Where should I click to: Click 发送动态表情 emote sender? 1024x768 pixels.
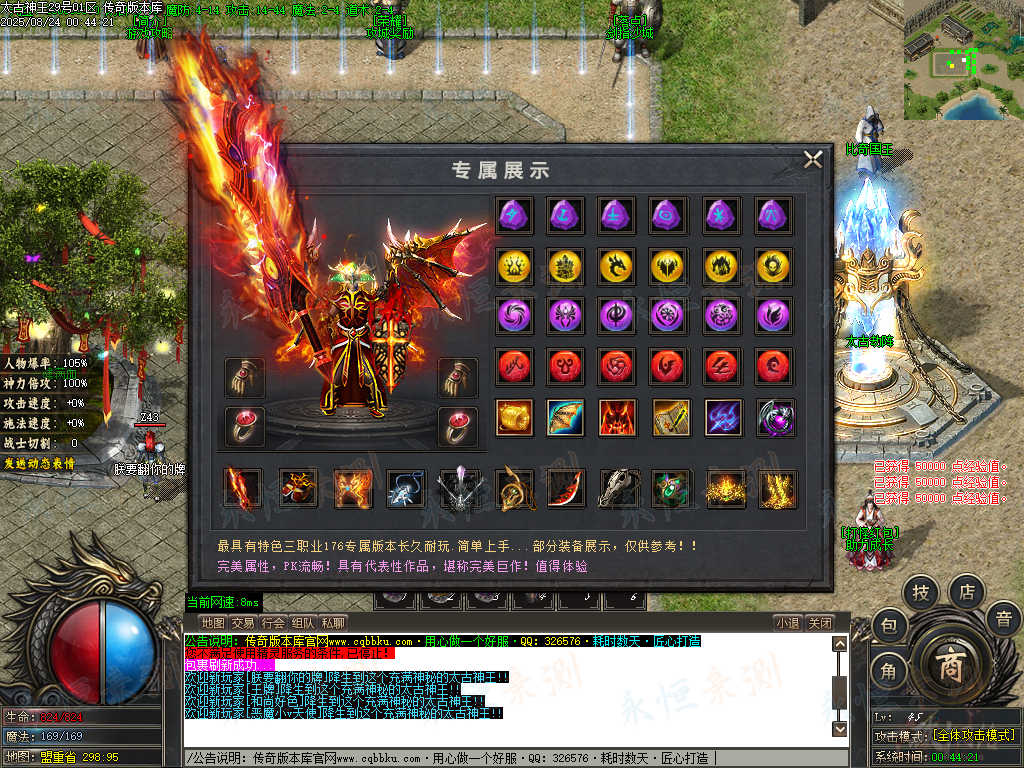(38, 463)
